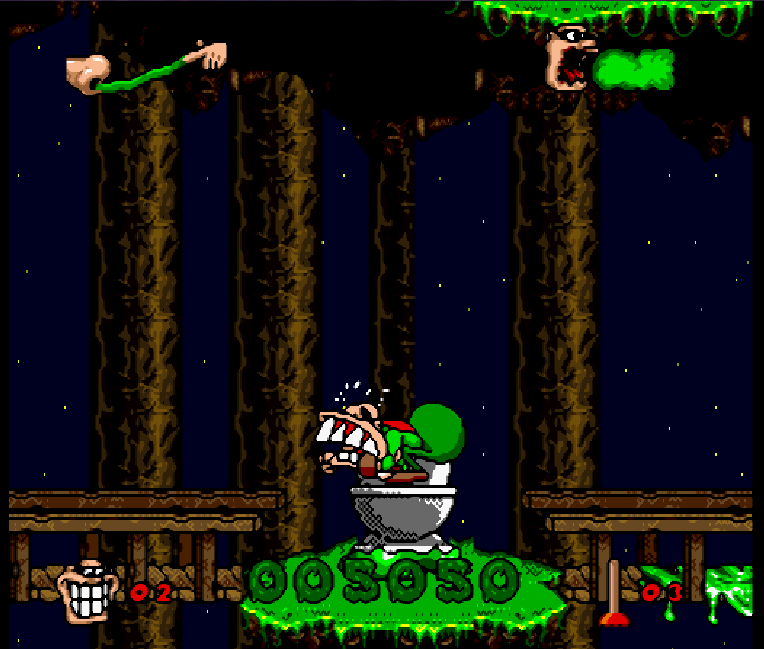Click the grinning face lives icon
This screenshot has height=649, width=764.
click(x=87, y=591)
